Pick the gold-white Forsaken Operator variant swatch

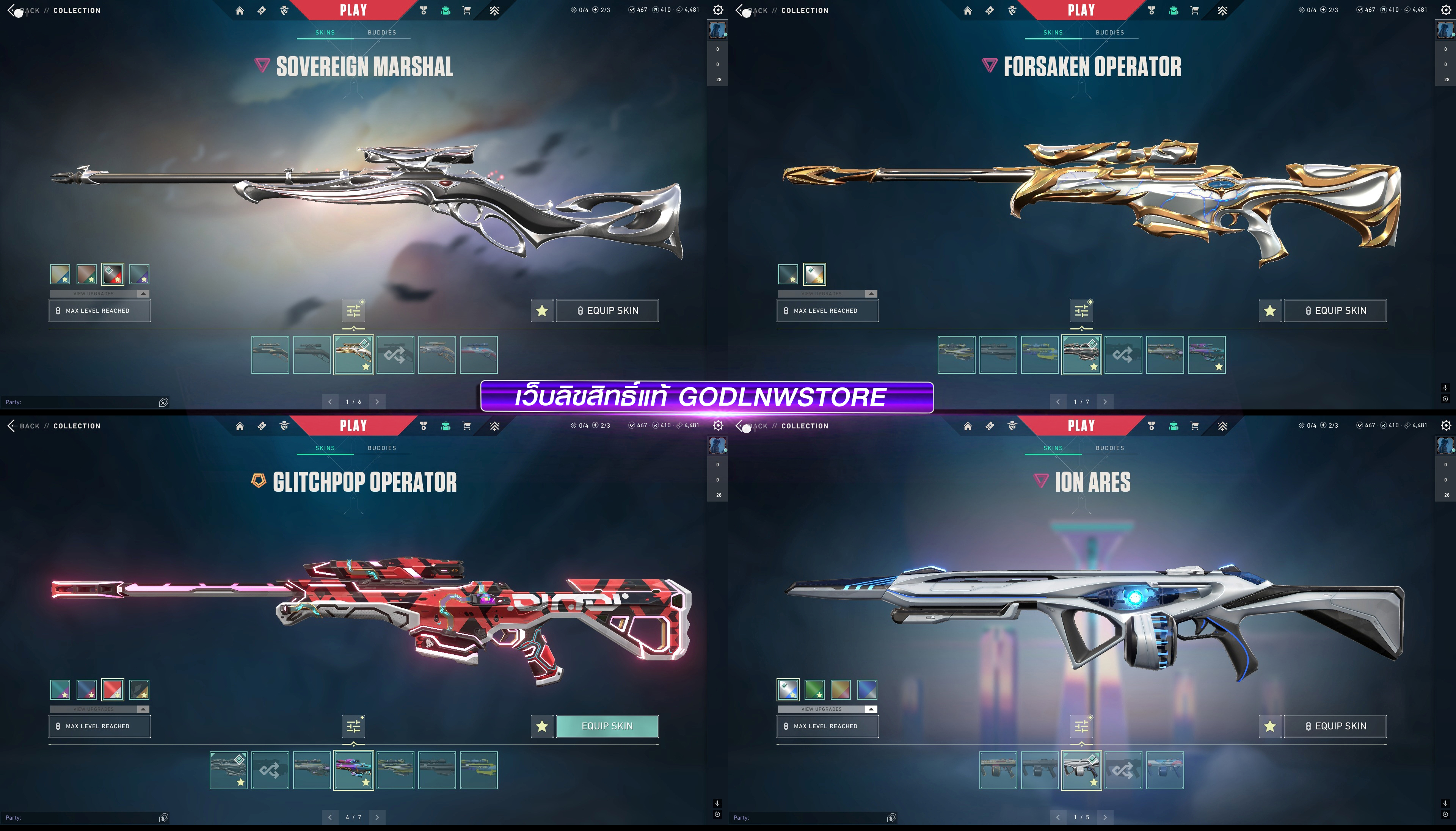(x=814, y=274)
